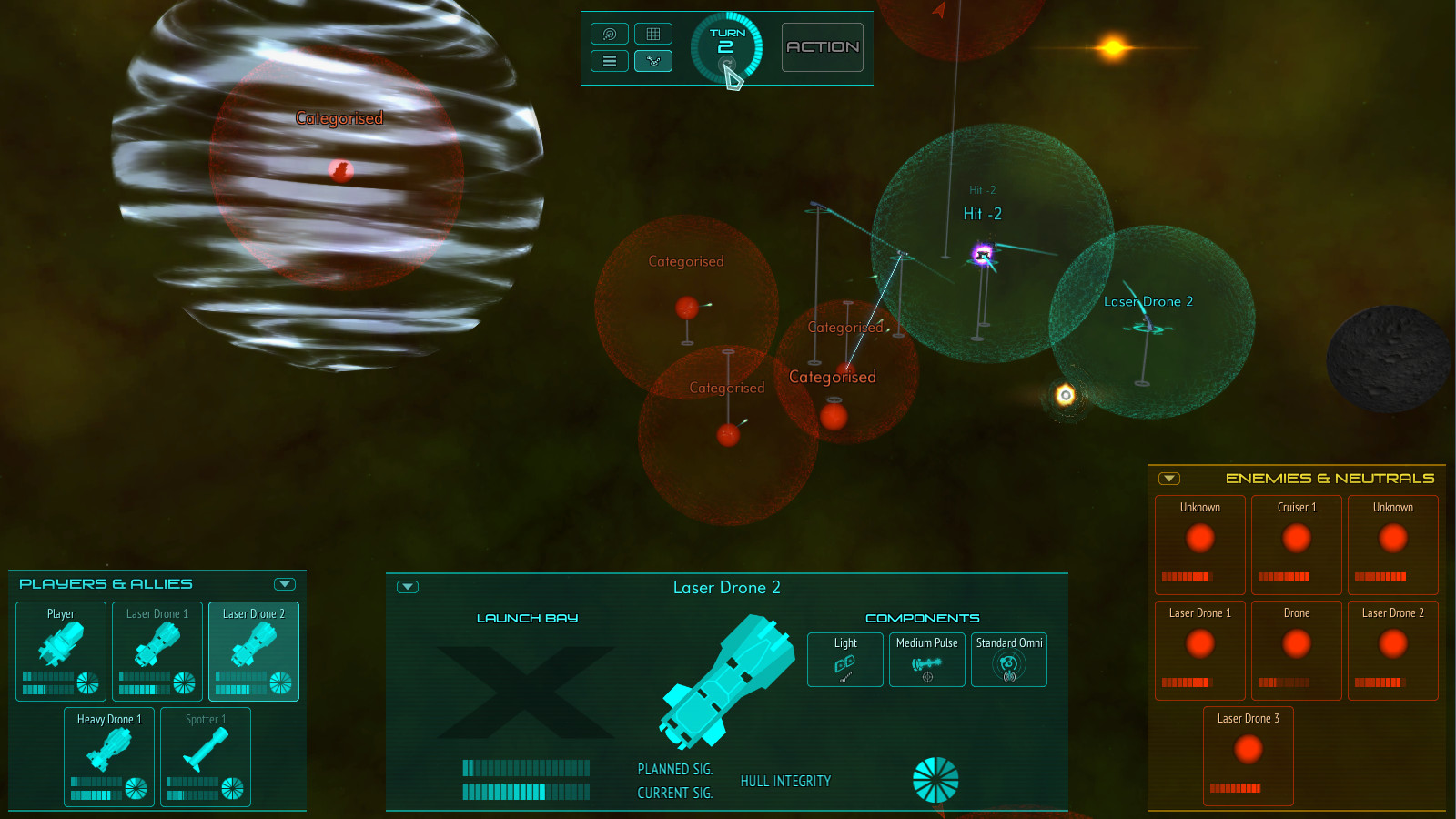Click the turn restart icon below Turn 2
Image resolution: width=1456 pixels, height=819 pixels.
tap(727, 64)
